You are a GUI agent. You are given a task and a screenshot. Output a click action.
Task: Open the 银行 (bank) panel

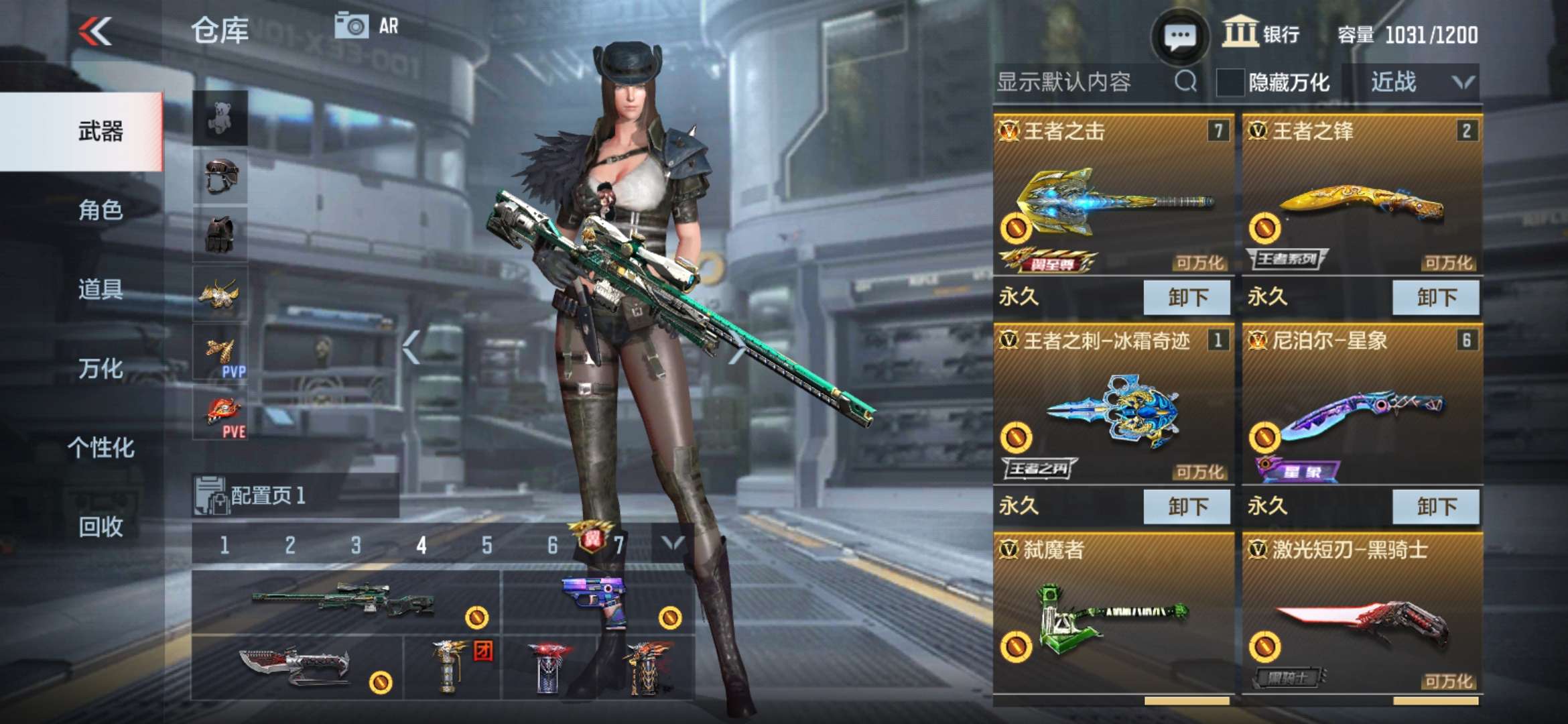pos(1258,31)
